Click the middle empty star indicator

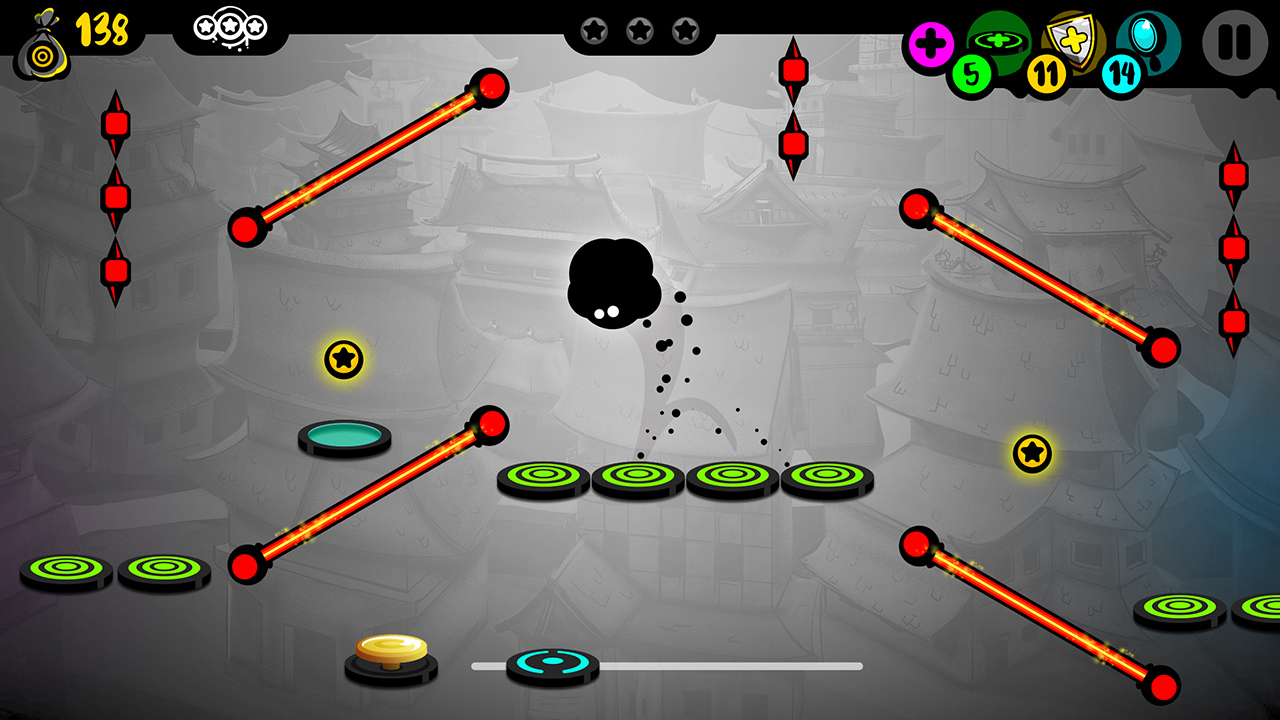tap(640, 30)
